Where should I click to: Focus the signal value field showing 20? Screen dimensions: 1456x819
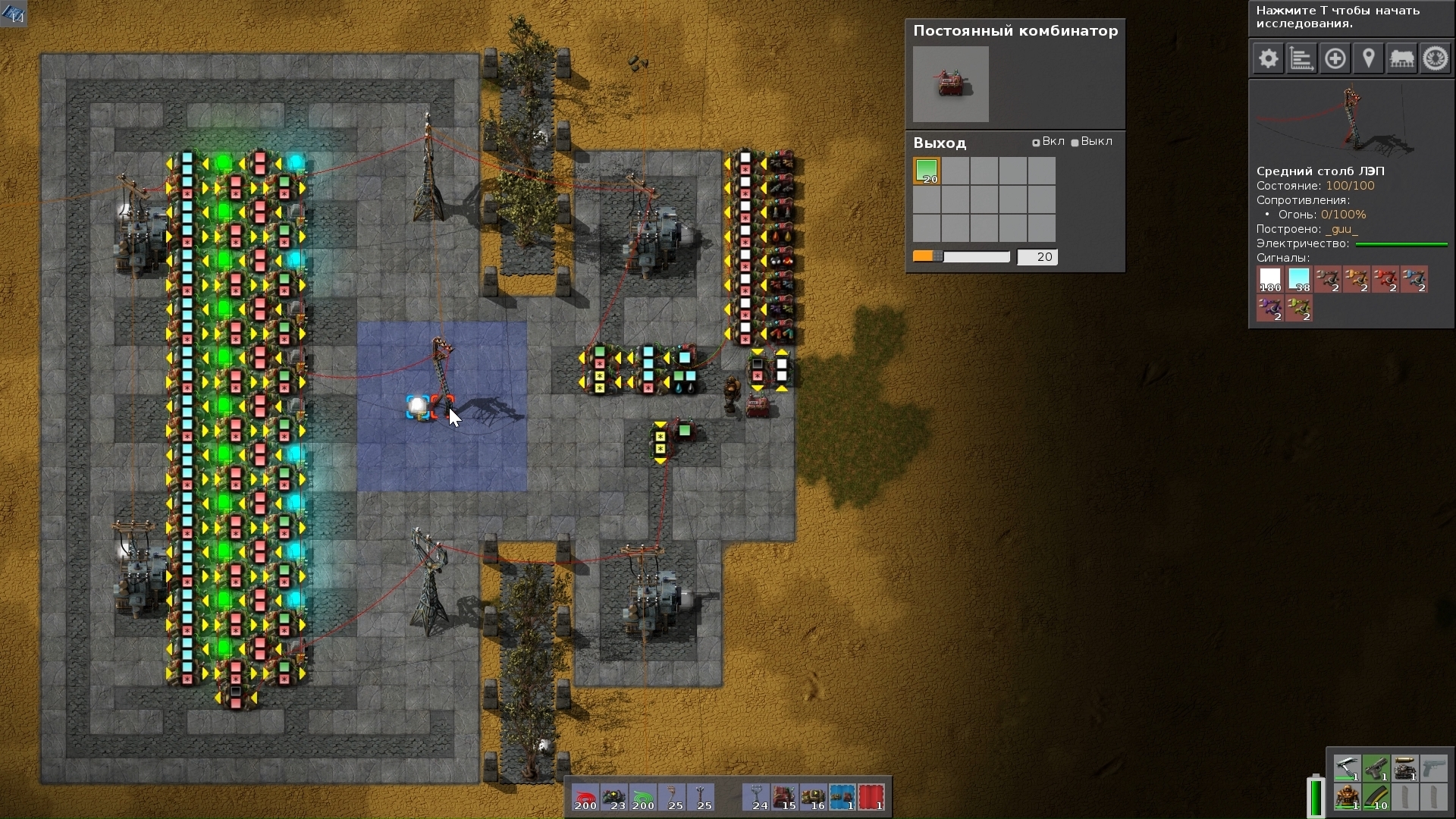click(1037, 257)
